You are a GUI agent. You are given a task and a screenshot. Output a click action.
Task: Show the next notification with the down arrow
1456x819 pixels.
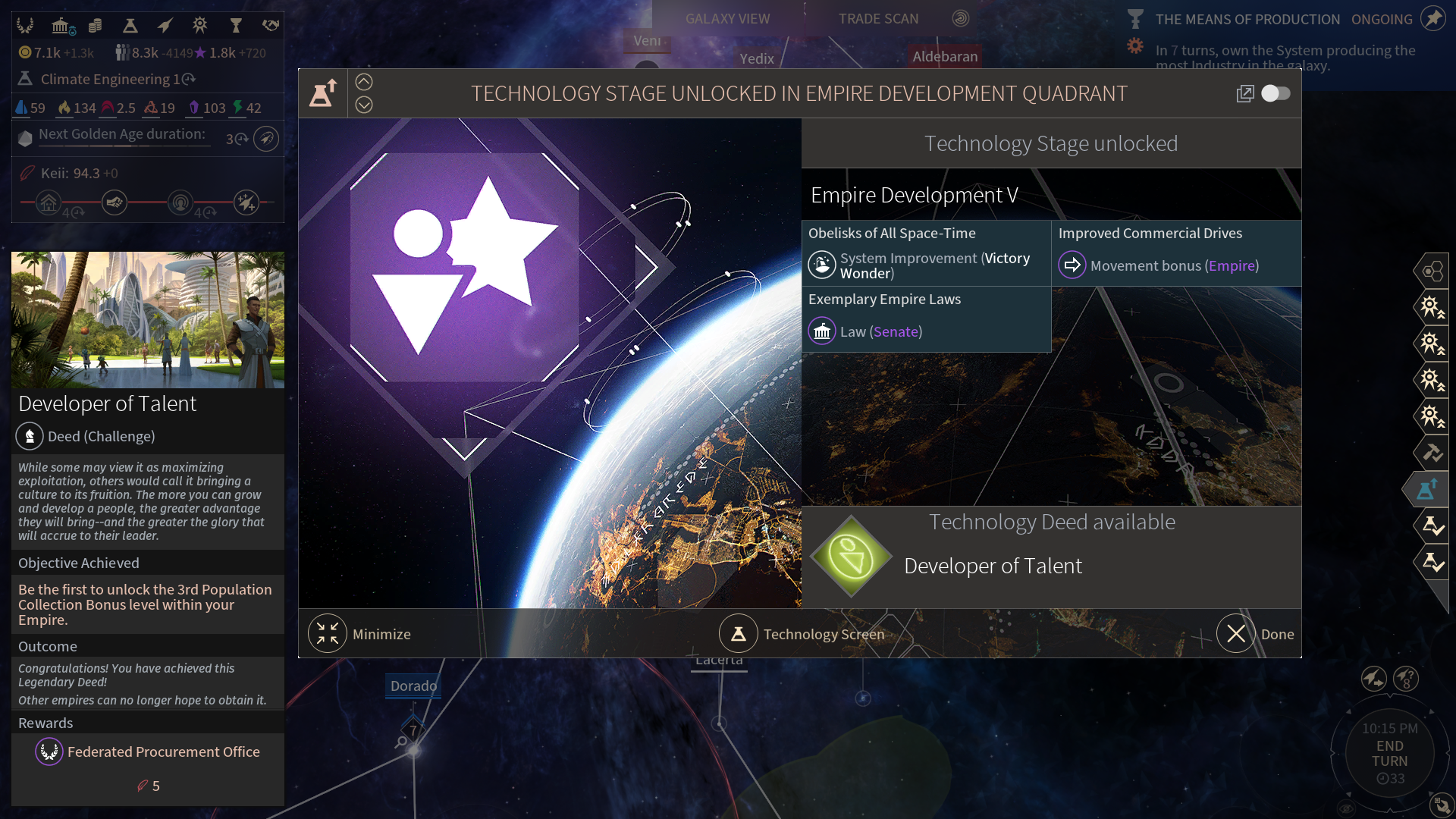(364, 105)
